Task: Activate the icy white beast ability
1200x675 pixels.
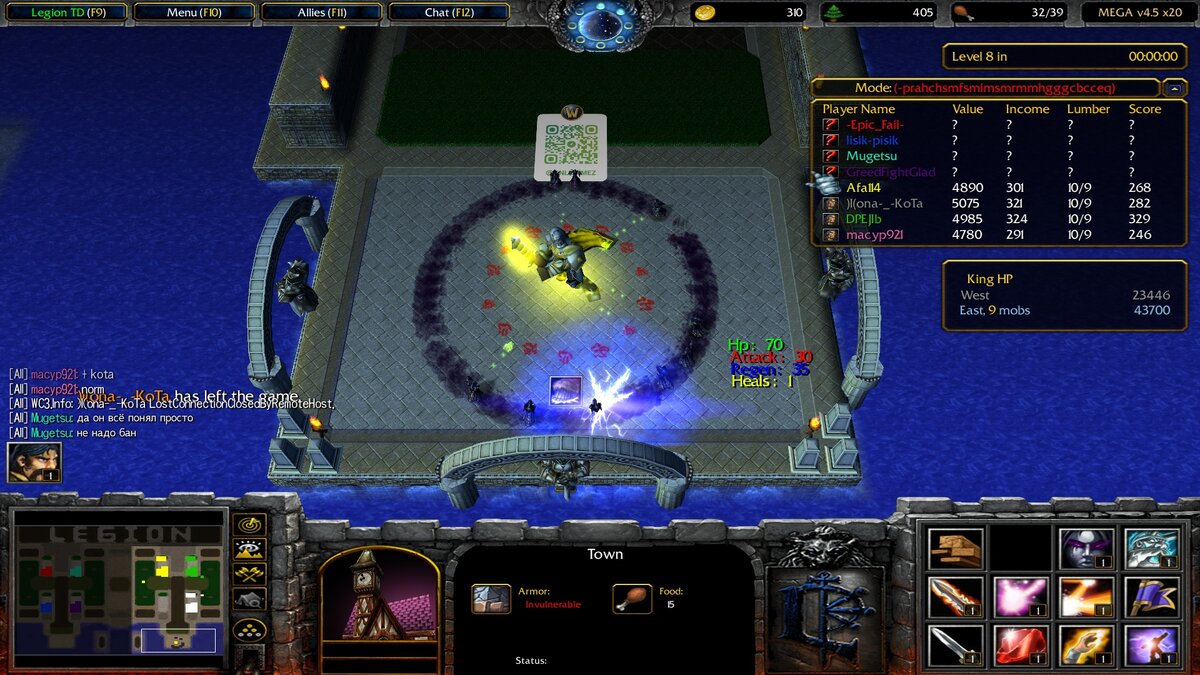Action: (x=1151, y=548)
